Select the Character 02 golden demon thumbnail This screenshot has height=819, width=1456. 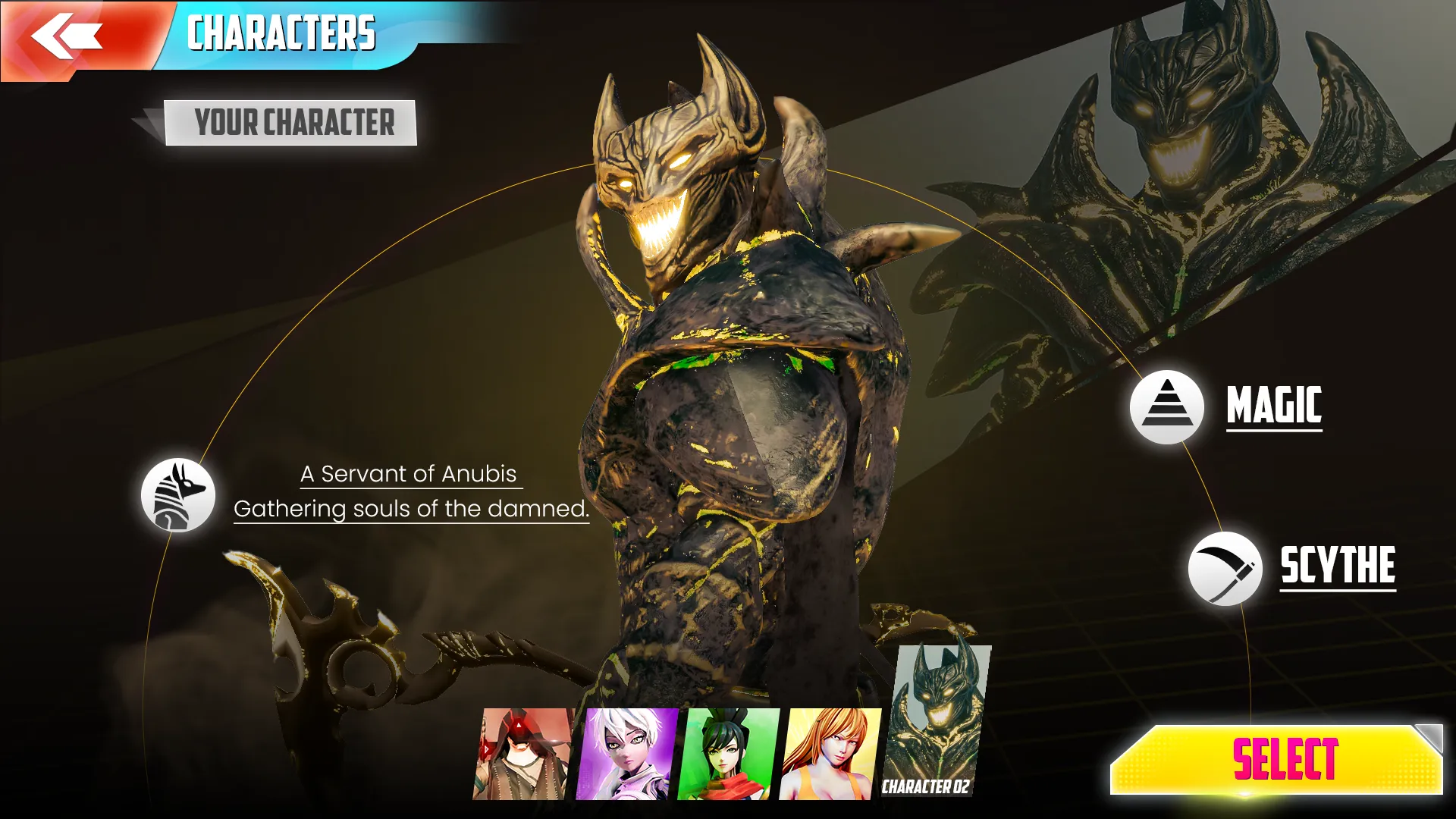(939, 720)
